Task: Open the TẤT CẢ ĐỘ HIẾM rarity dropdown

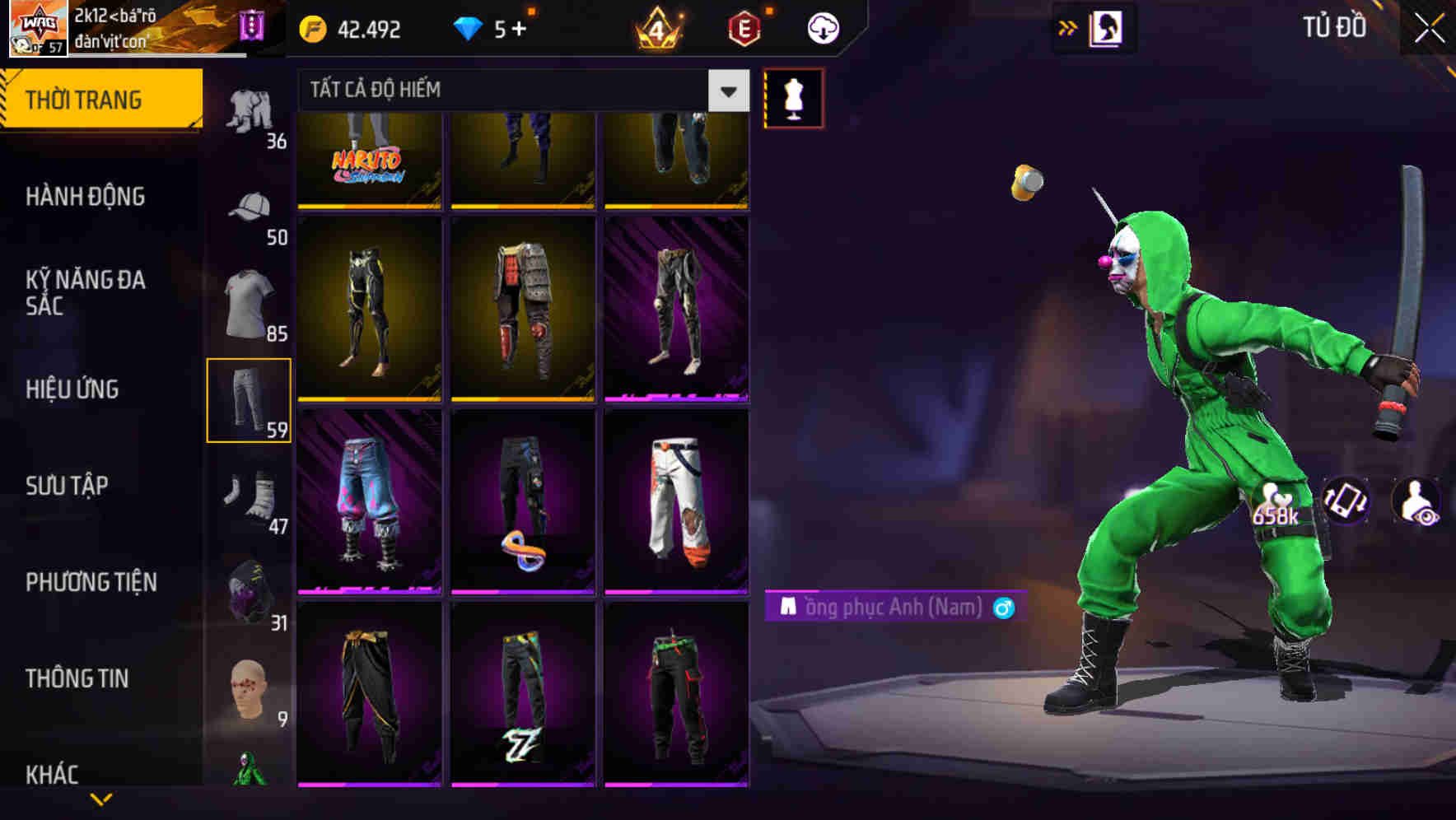Action: coord(519,91)
